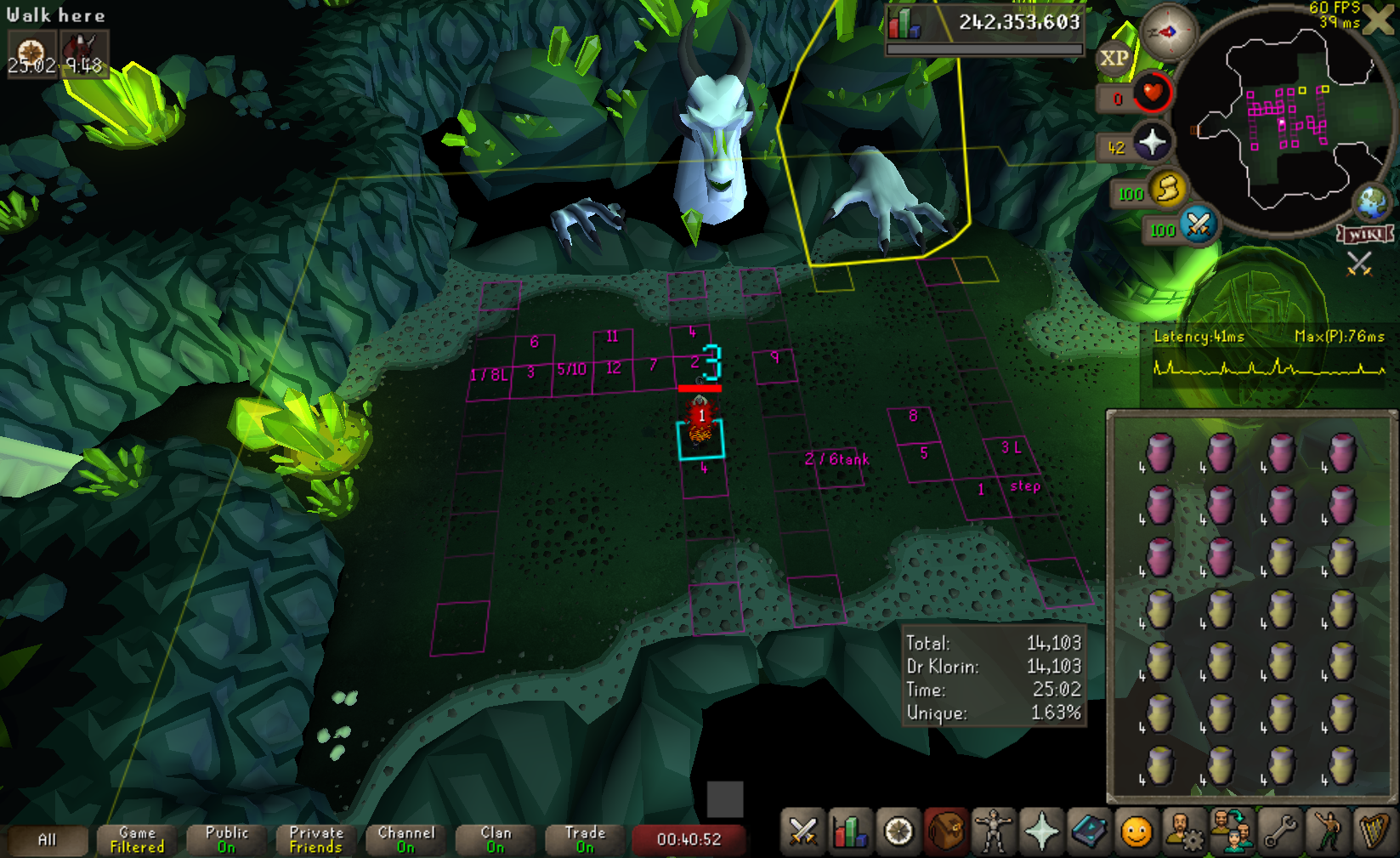Open the world map globe
Viewport: 1400px width, 858px height.
coord(1371,202)
